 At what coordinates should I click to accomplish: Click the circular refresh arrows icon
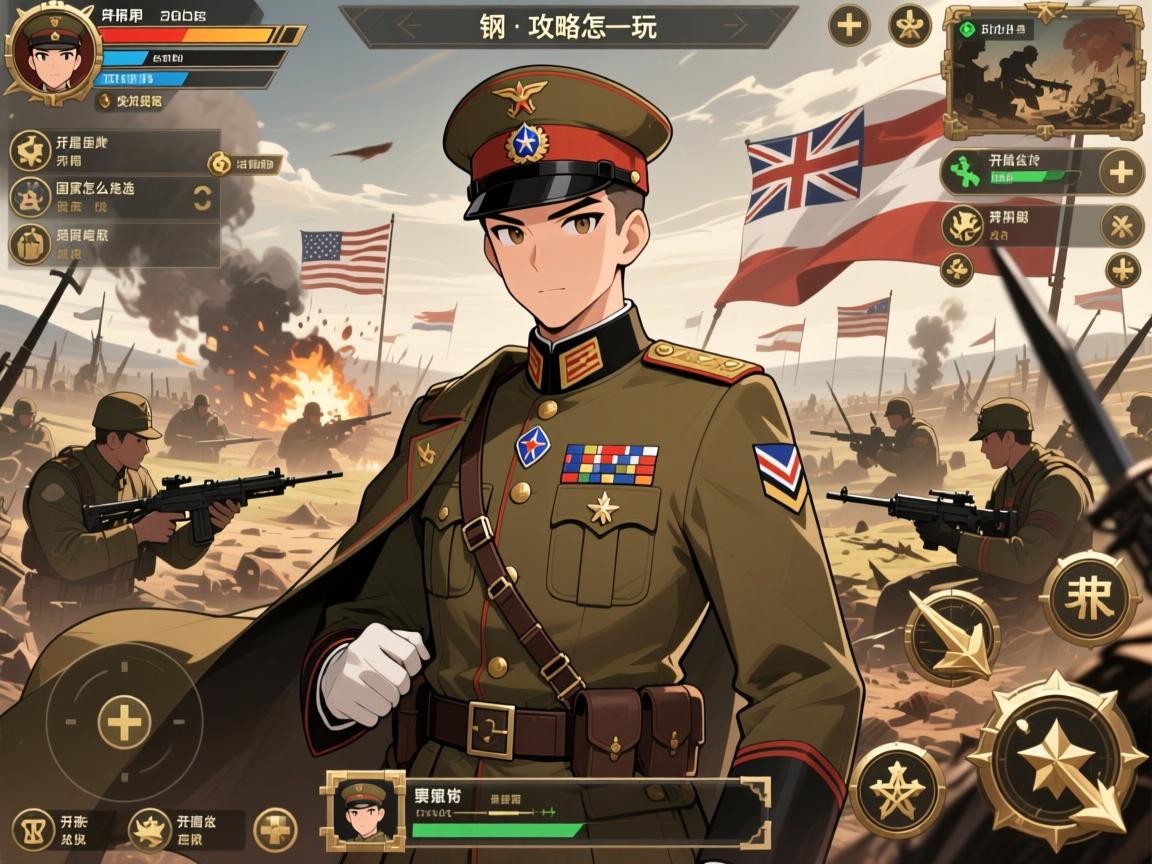click(202, 197)
